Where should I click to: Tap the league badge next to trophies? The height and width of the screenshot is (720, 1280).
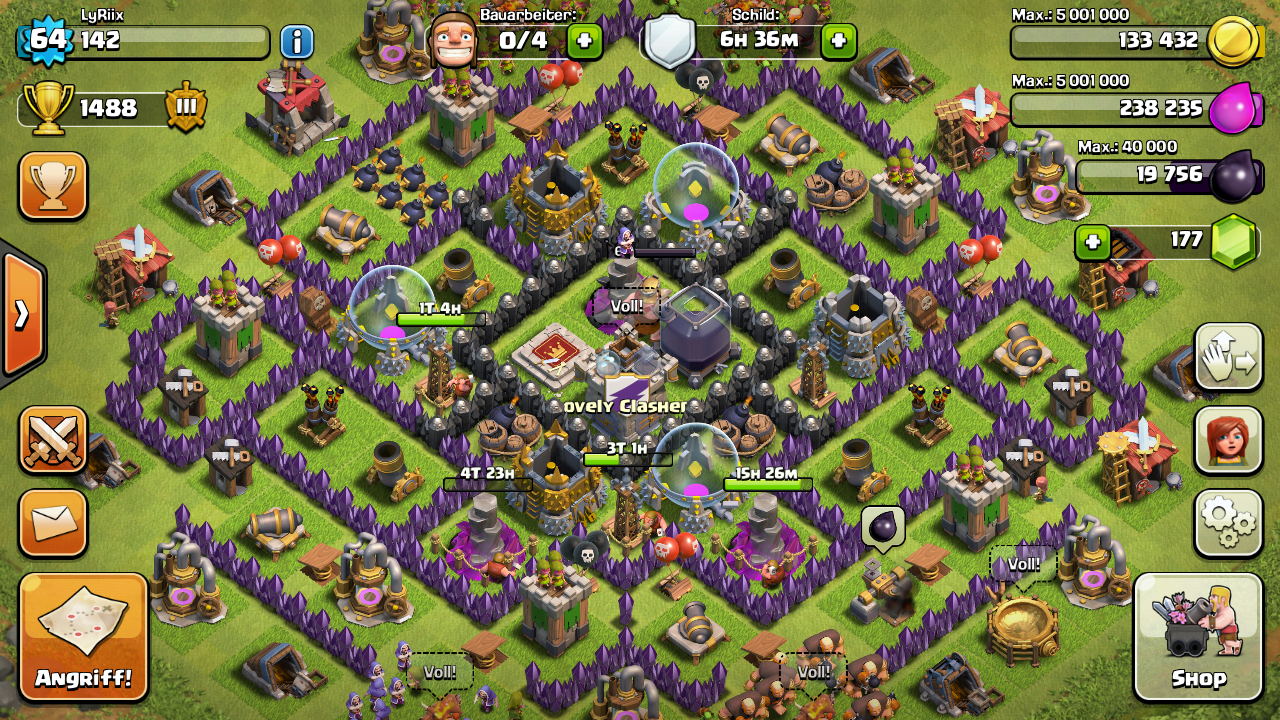(186, 107)
